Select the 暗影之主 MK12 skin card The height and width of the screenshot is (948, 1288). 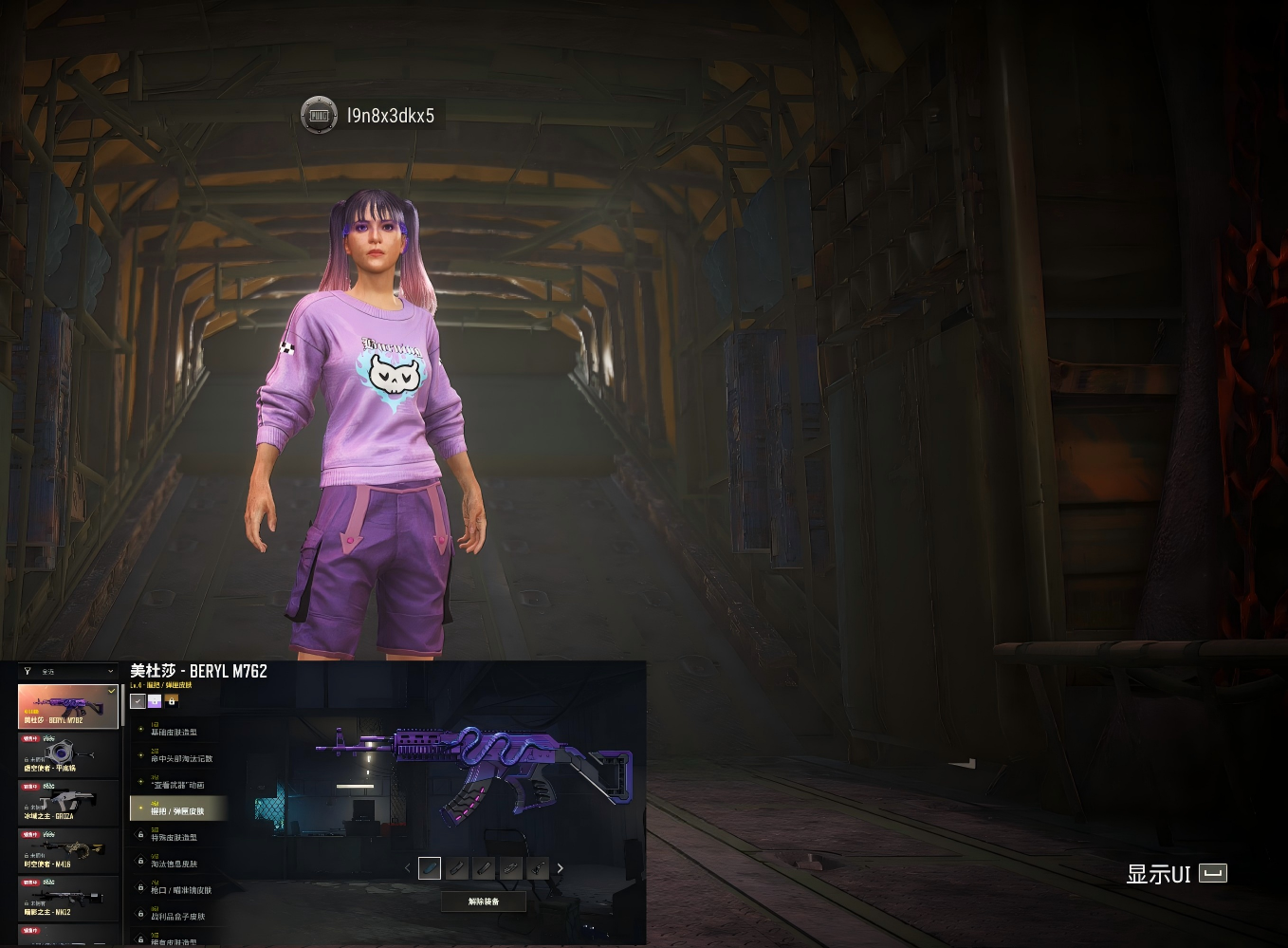click(x=68, y=899)
